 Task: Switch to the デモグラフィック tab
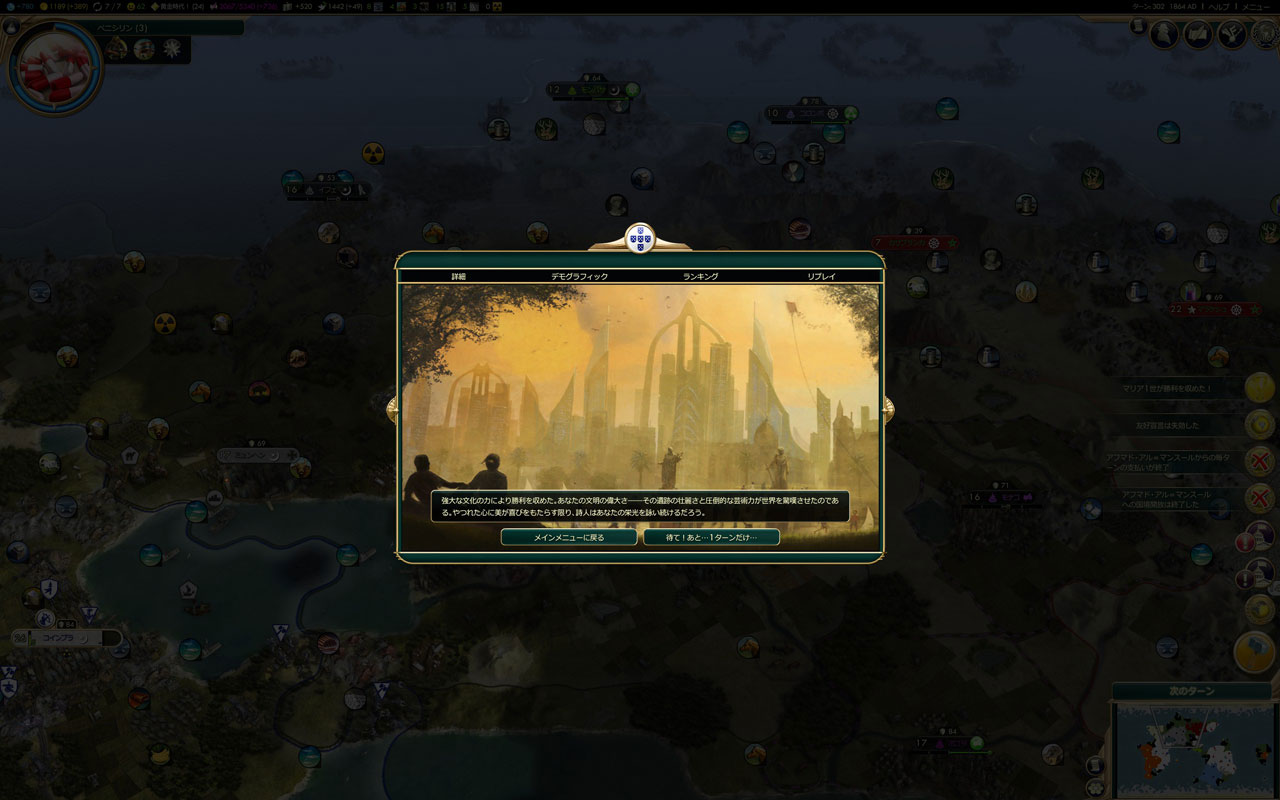tap(579, 276)
